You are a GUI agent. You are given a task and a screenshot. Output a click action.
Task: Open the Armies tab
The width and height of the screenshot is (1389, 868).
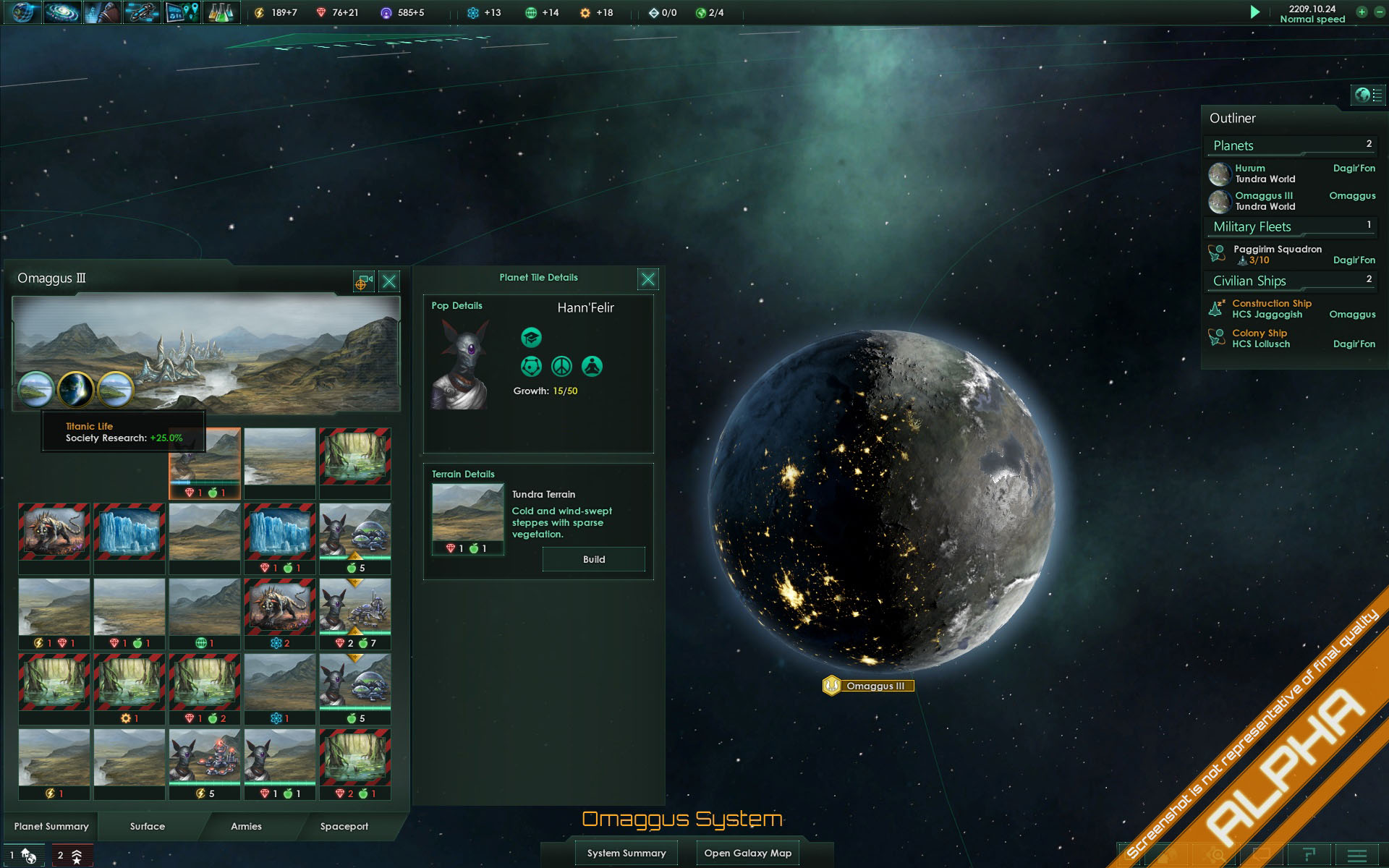click(246, 826)
